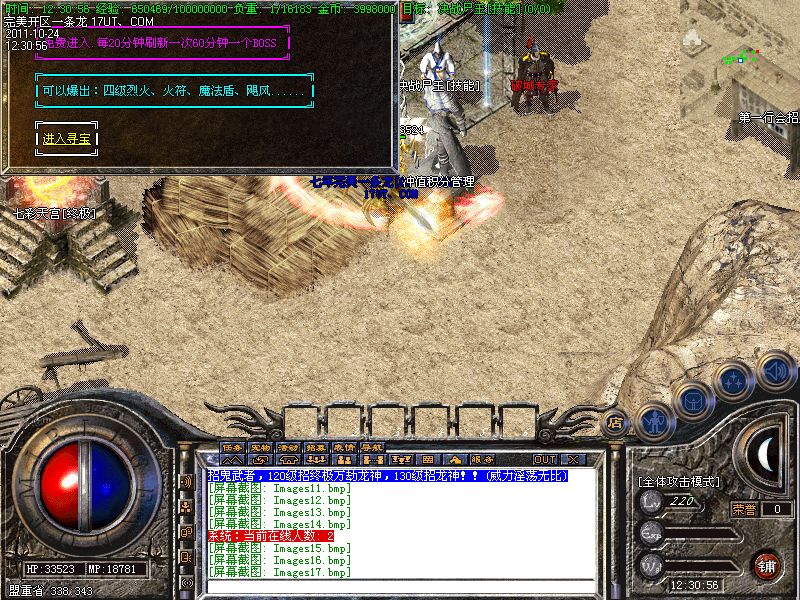Click the red 铺 stall button
This screenshot has width=800, height=600.
(767, 564)
